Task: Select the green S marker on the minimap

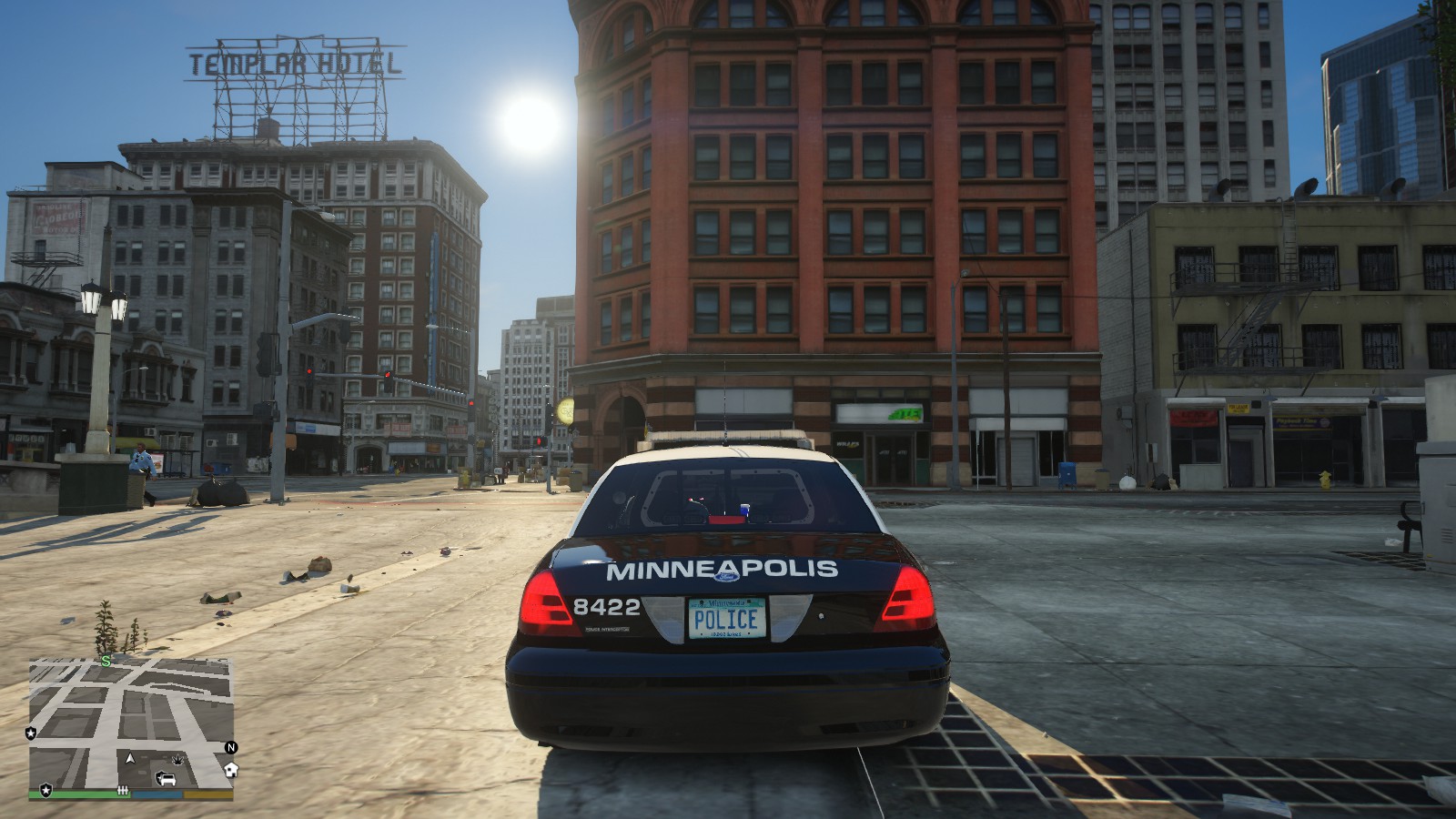Action: [106, 662]
